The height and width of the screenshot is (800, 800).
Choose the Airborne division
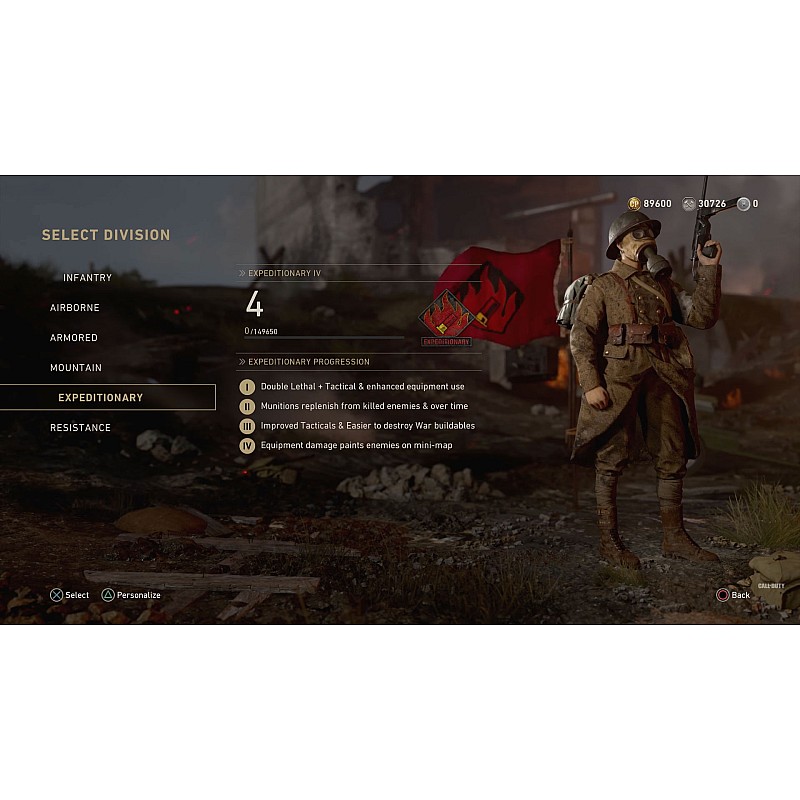(75, 308)
